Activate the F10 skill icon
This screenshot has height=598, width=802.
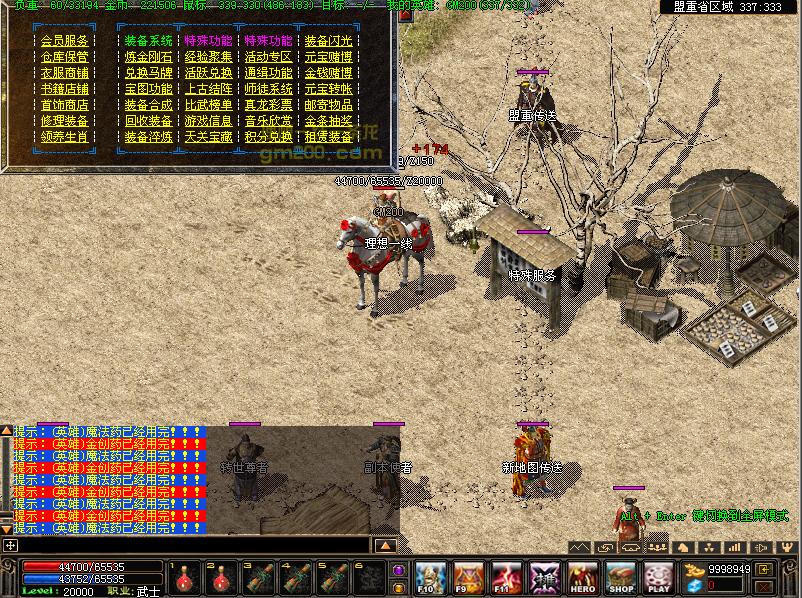click(x=431, y=578)
